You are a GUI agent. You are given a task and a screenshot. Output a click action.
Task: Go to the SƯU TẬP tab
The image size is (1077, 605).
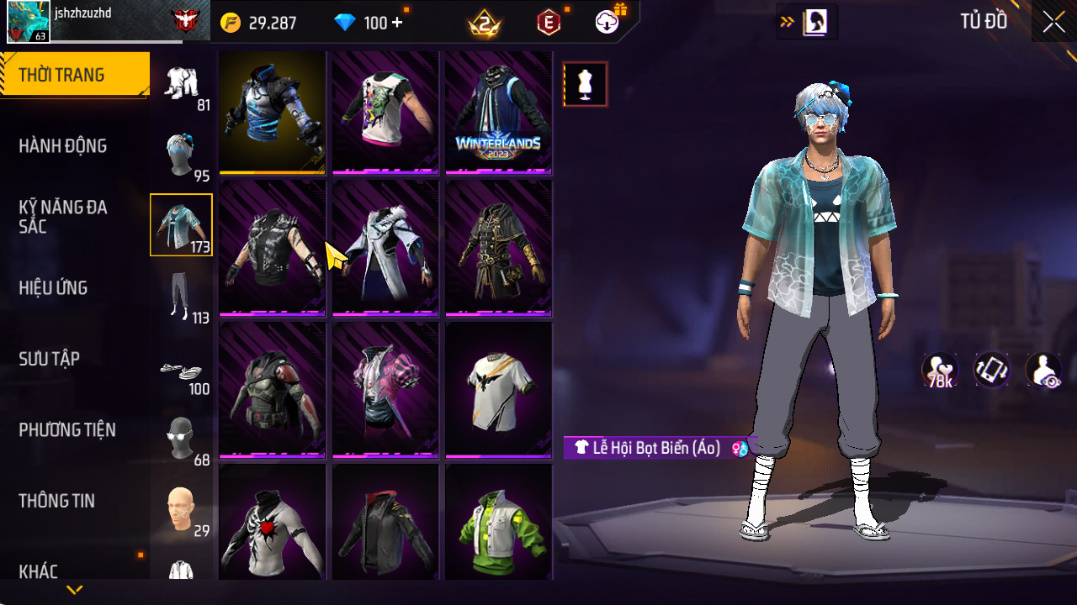(x=49, y=359)
